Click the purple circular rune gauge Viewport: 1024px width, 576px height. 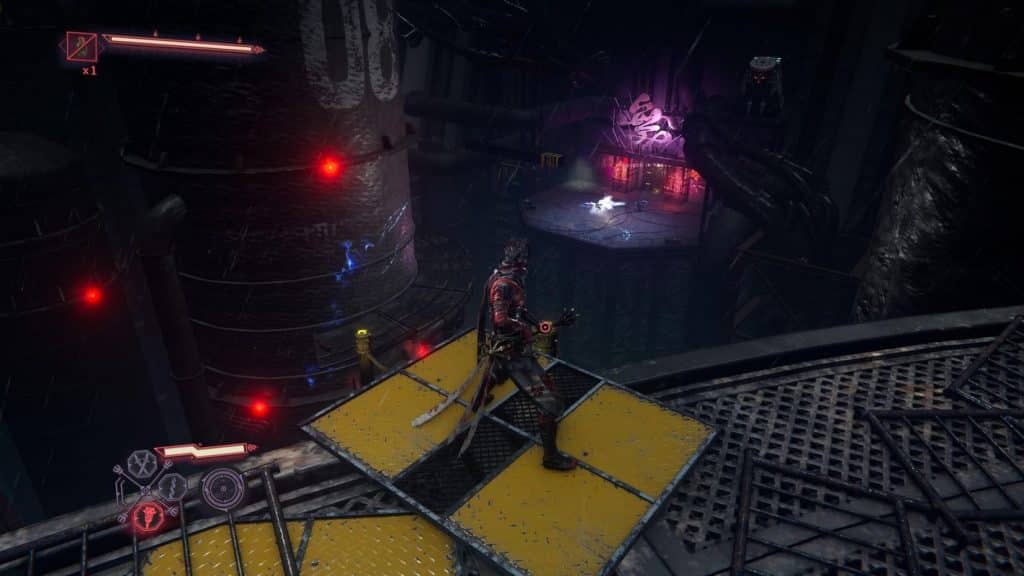click(x=221, y=488)
